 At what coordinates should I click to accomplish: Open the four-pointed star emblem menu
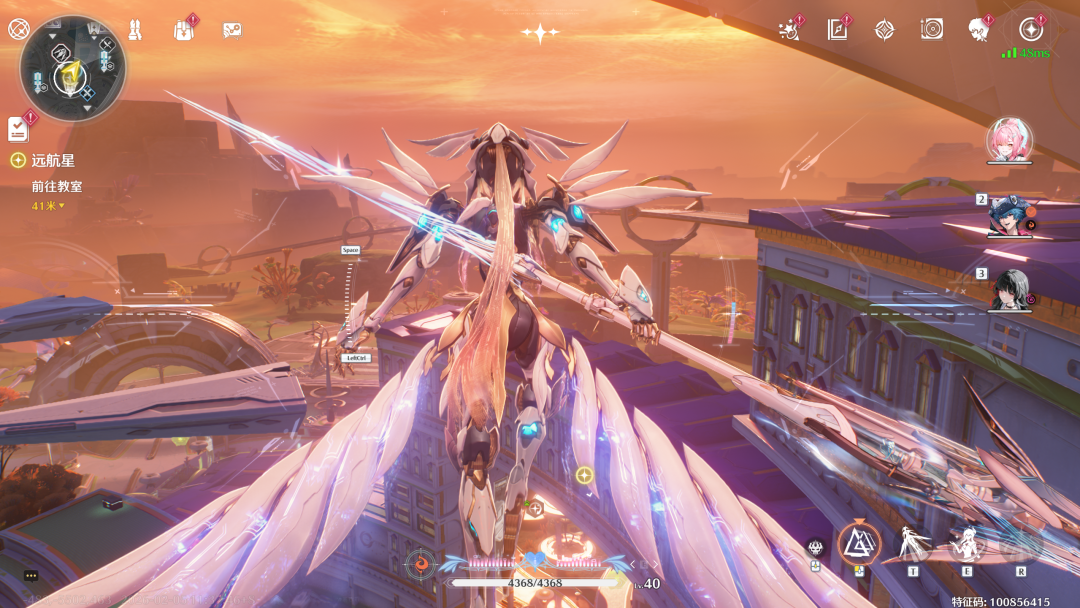pos(885,30)
